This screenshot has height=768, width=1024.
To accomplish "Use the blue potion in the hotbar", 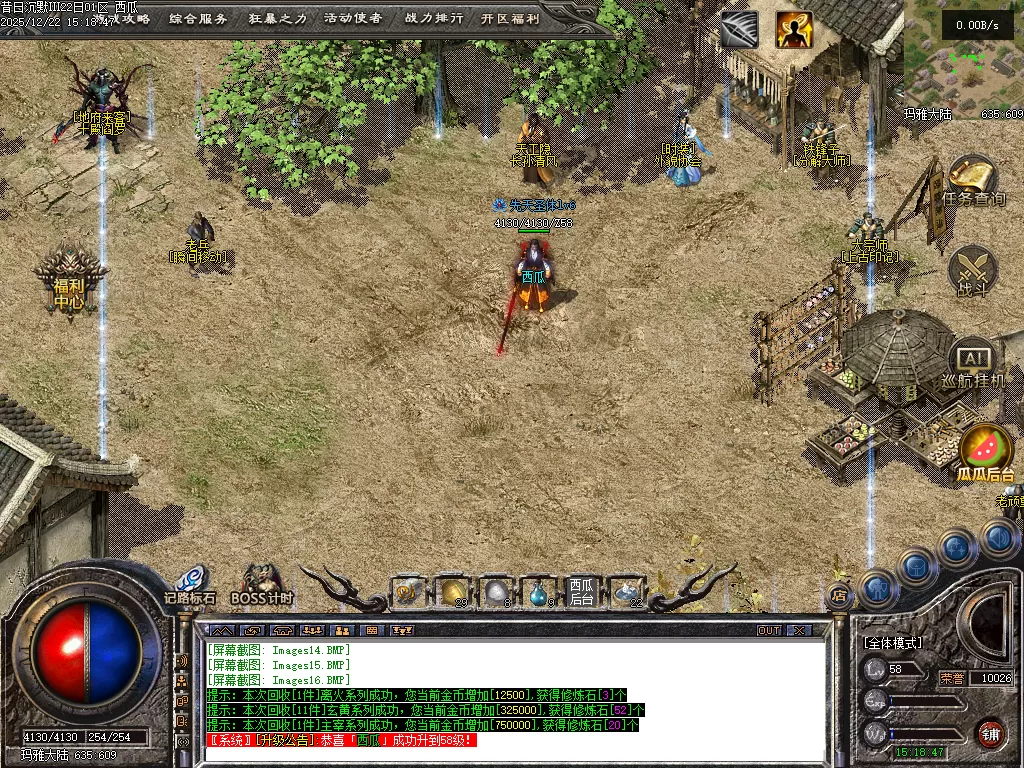I will coord(539,594).
